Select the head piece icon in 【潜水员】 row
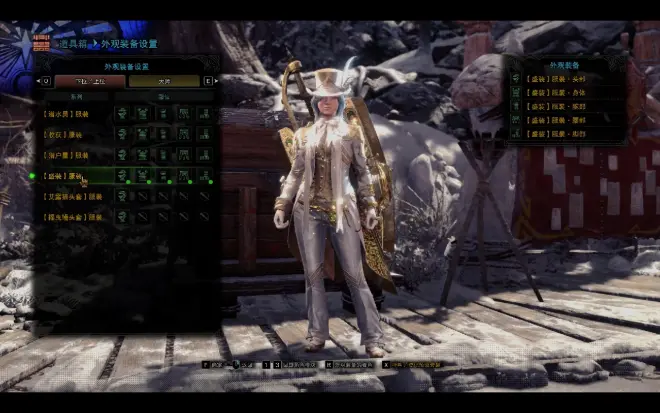 coord(122,113)
